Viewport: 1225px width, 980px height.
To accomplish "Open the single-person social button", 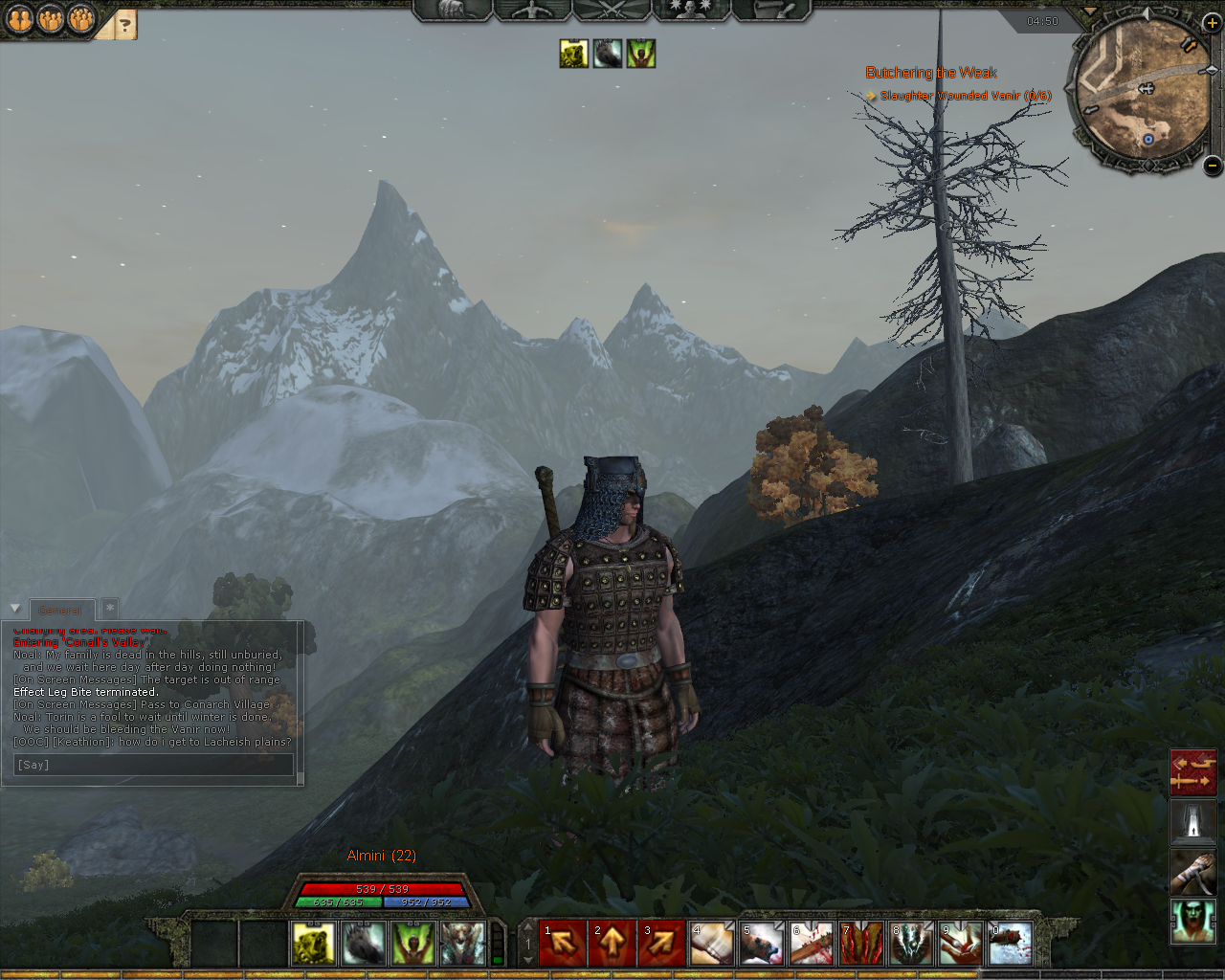I will pos(19,19).
